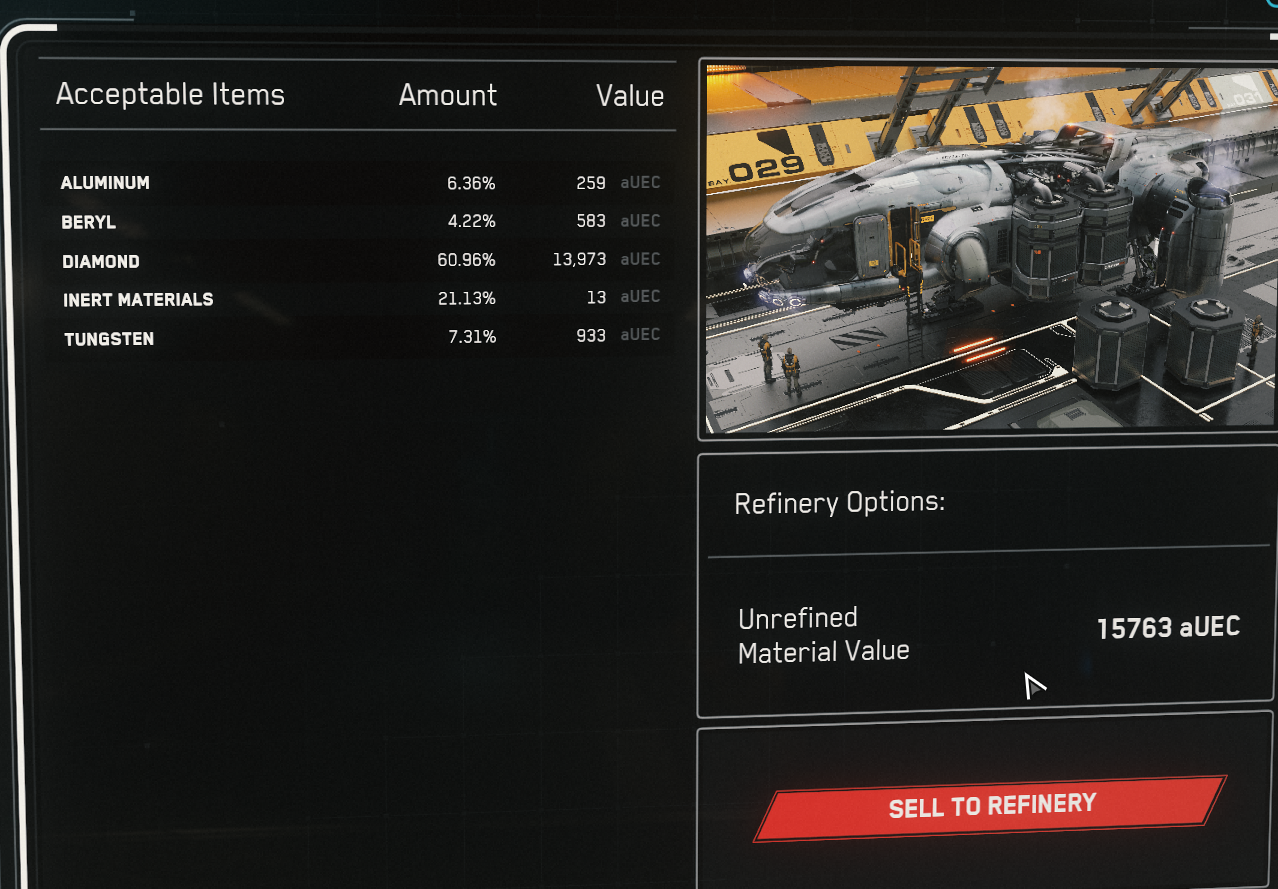The height and width of the screenshot is (889, 1278).
Task: Select the Inert Materials row
Action: (x=360, y=299)
